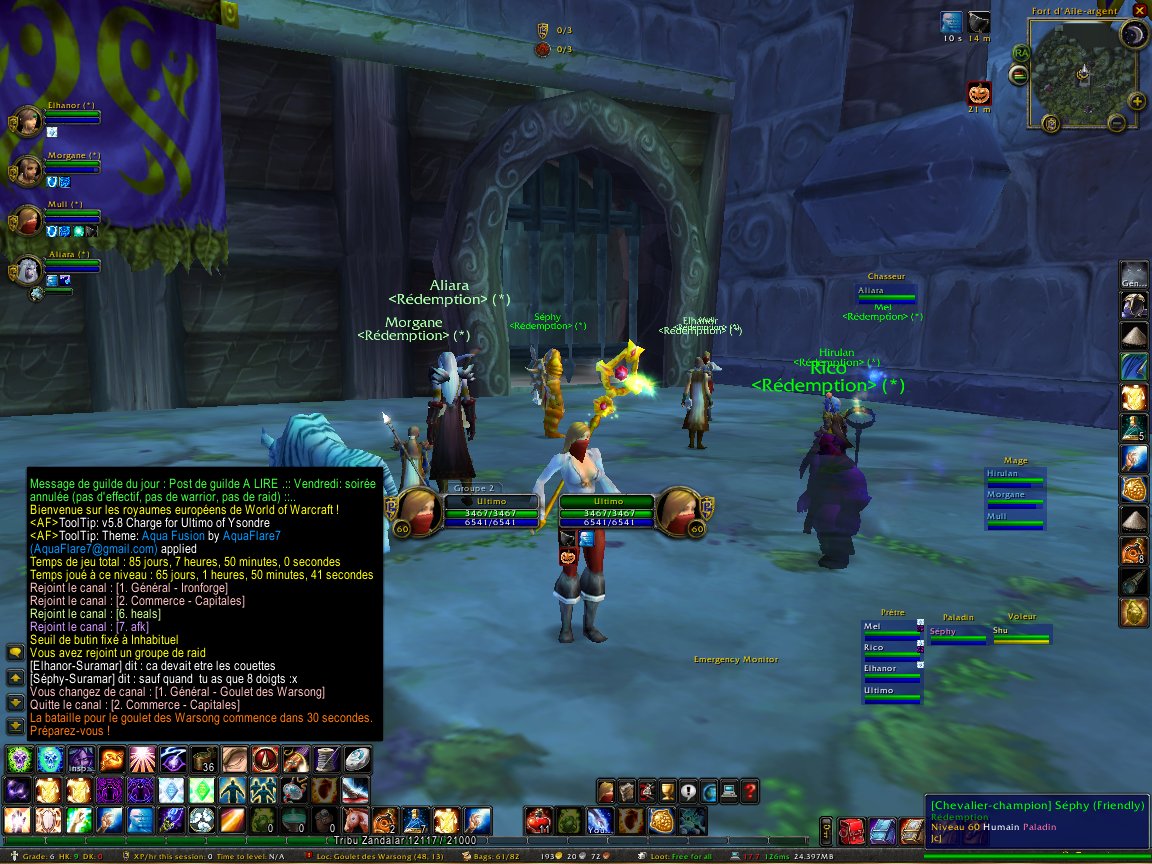Zoom out on the minimap

click(1117, 122)
